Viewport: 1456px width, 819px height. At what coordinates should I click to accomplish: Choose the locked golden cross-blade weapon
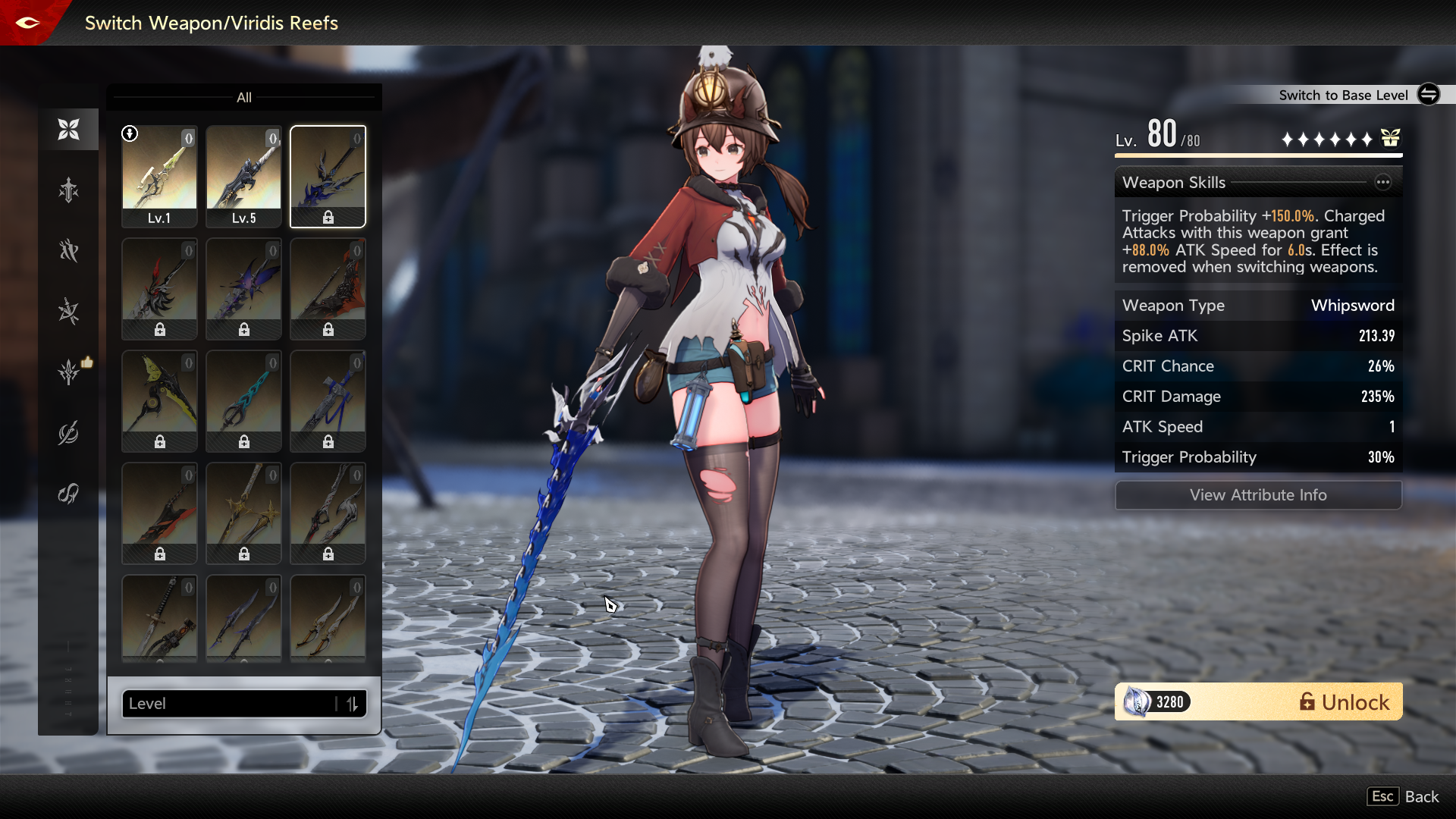click(243, 513)
